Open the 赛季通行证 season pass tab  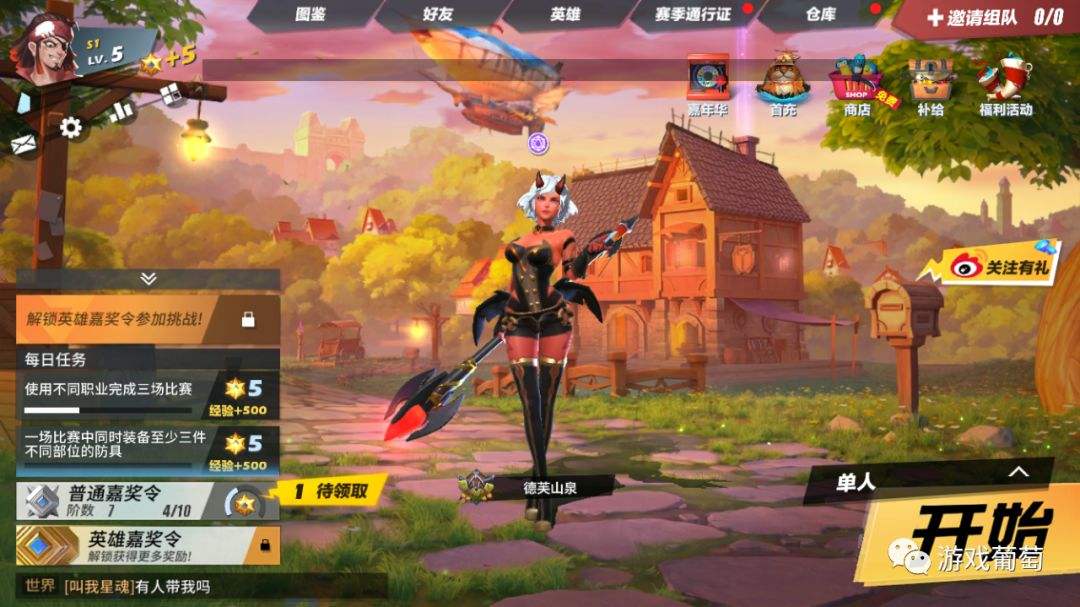(x=693, y=15)
